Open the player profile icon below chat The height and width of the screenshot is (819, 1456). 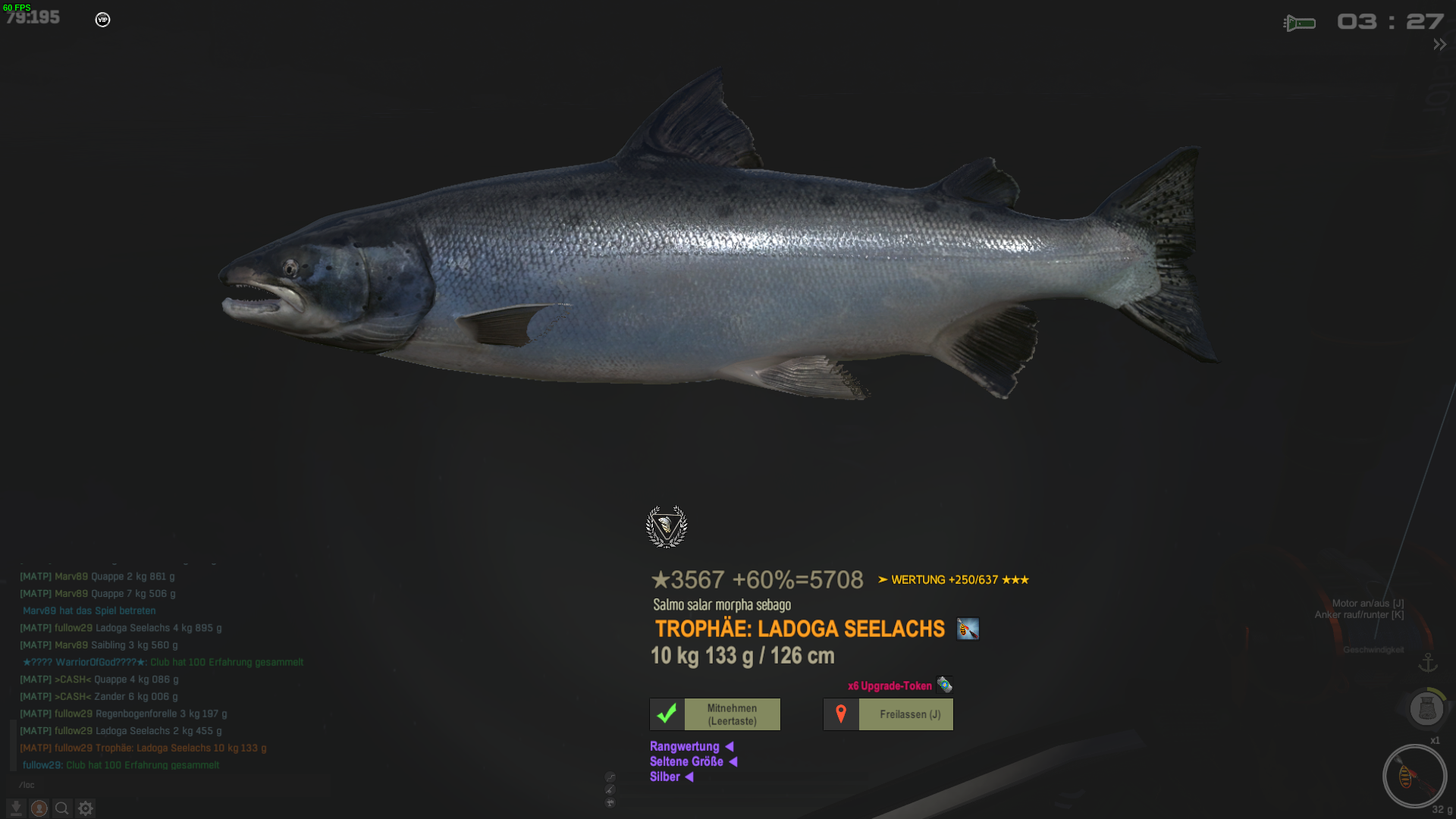tap(39, 808)
